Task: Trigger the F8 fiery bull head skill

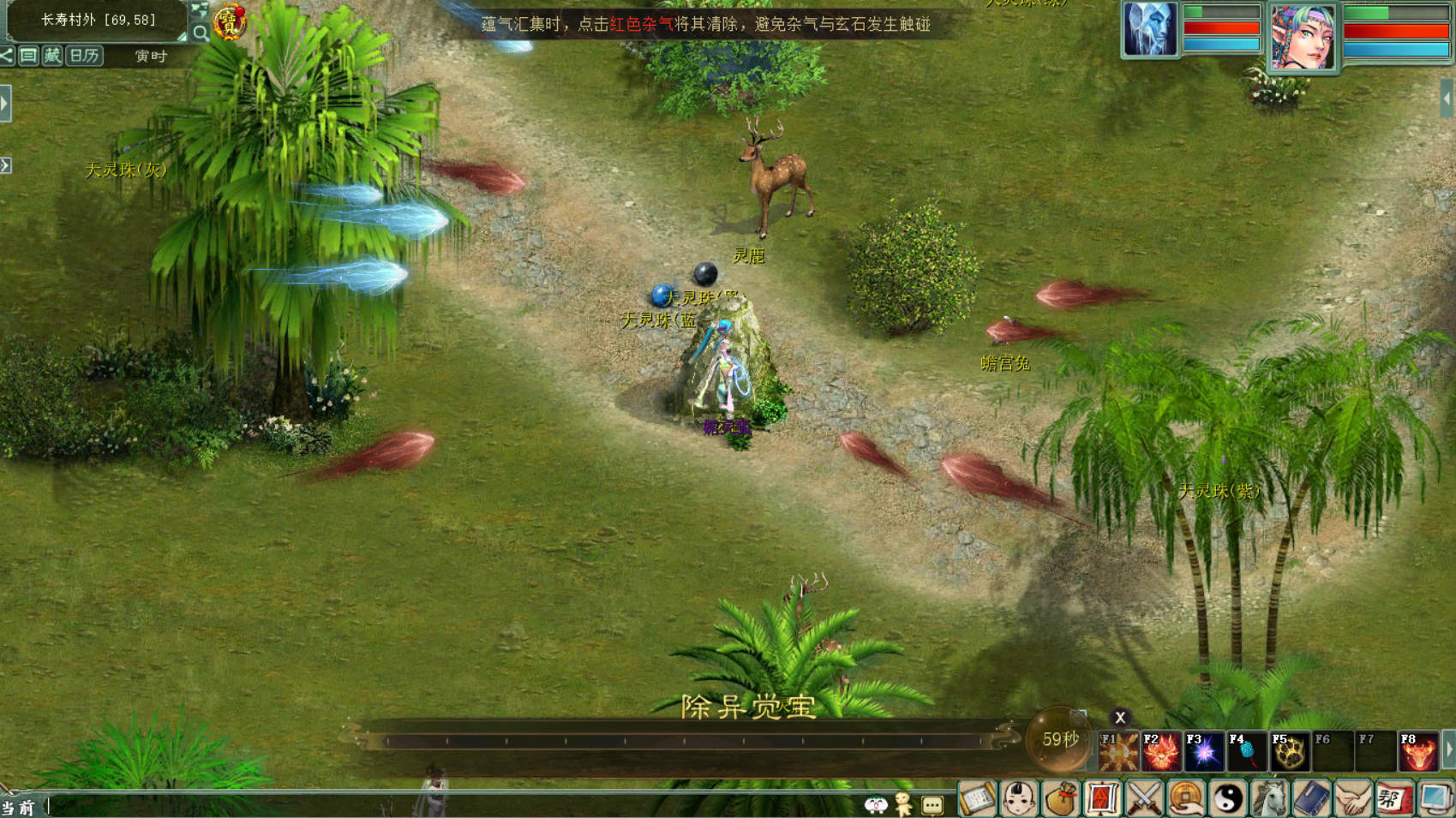Action: 1418,751
